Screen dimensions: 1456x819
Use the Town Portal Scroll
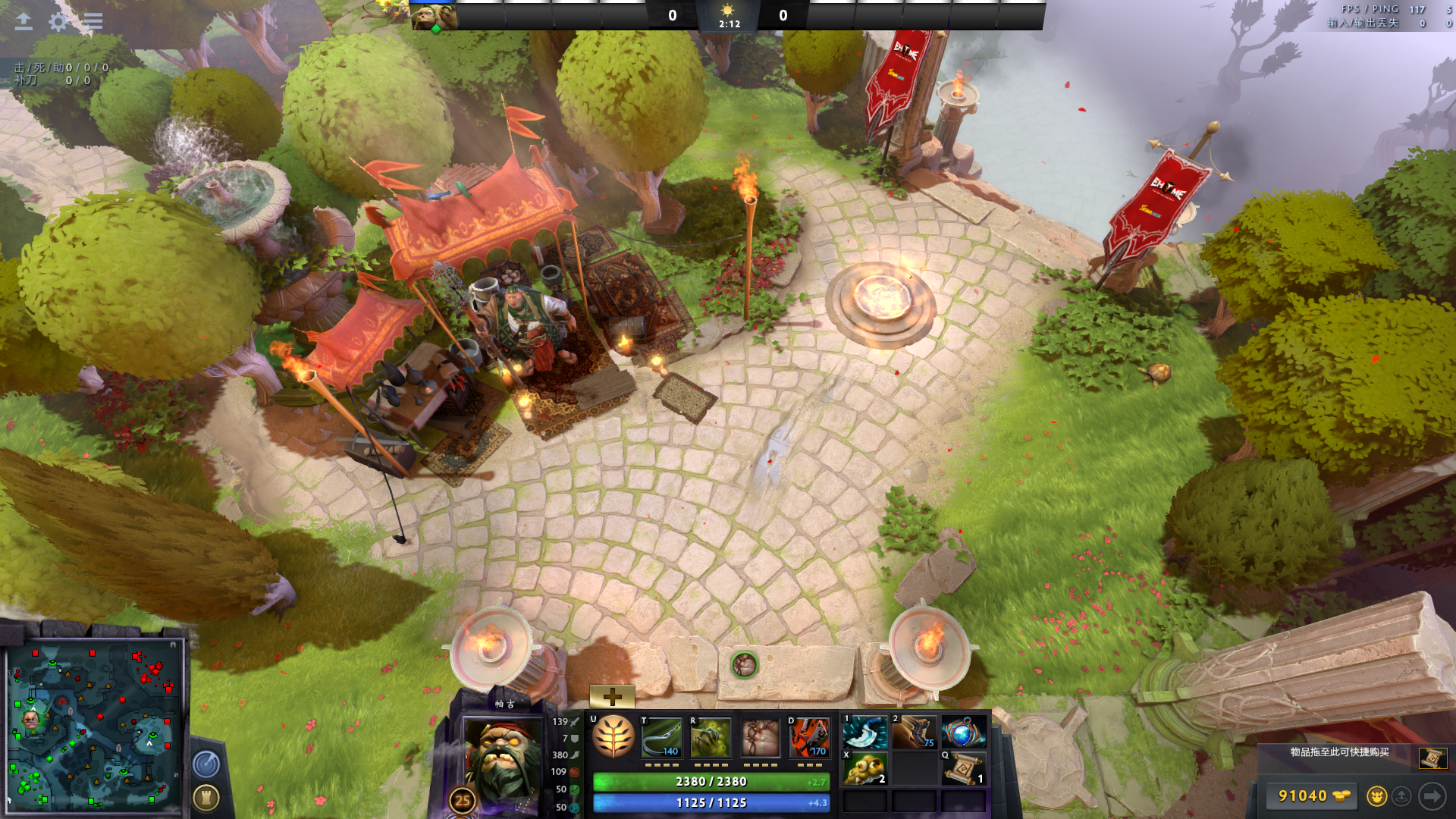click(x=964, y=769)
